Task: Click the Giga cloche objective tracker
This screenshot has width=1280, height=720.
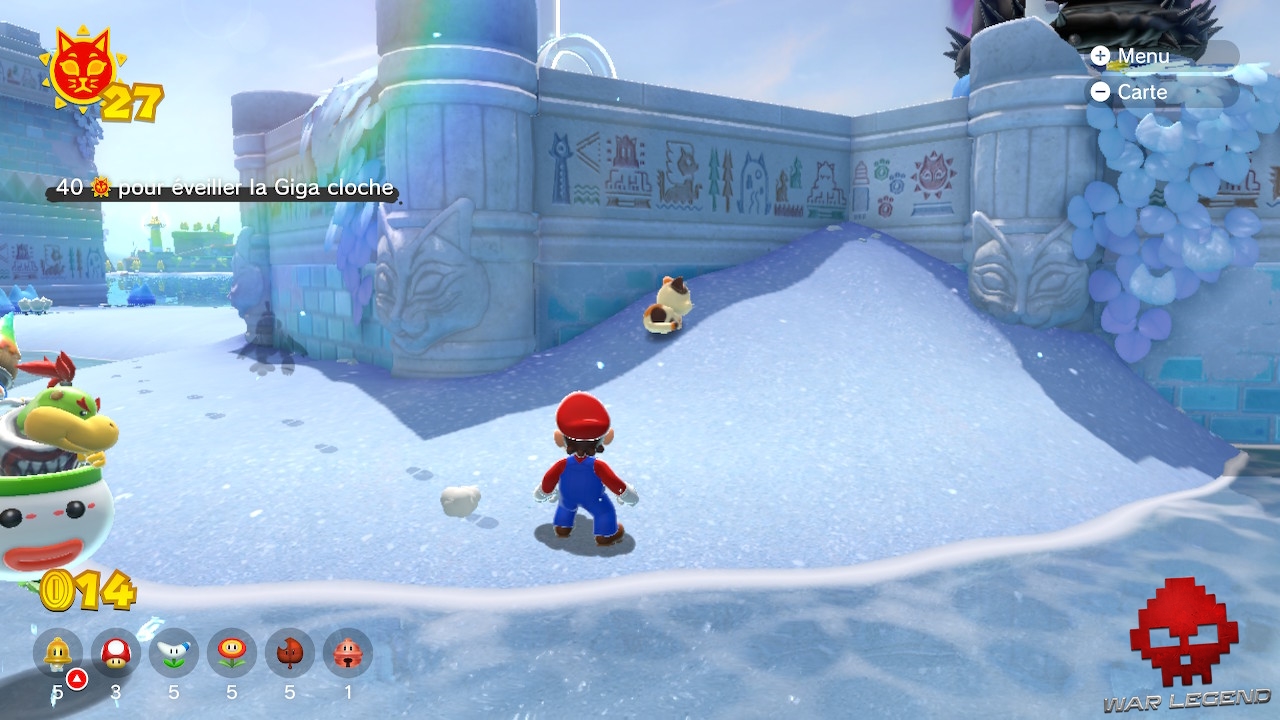Action: pyautogui.click(x=224, y=188)
